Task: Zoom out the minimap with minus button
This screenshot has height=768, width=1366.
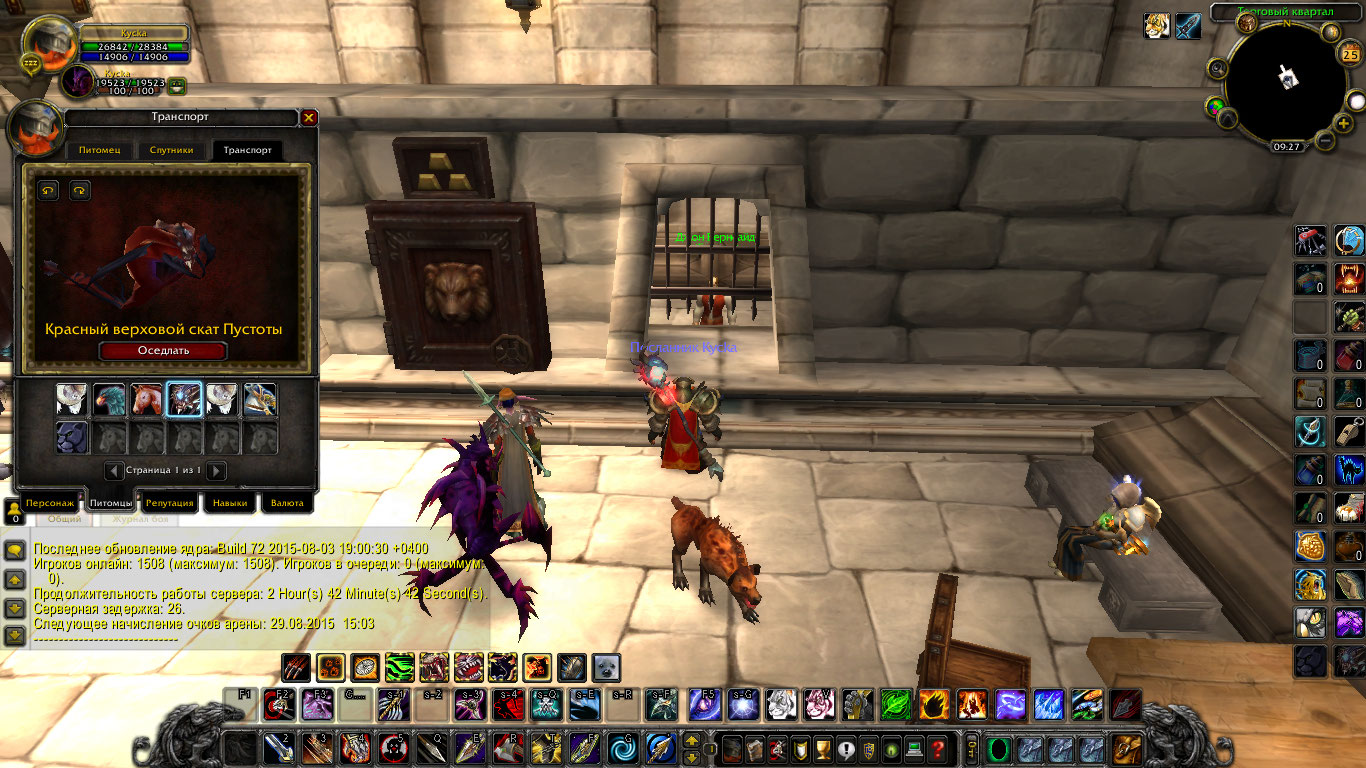Action: [1326, 141]
